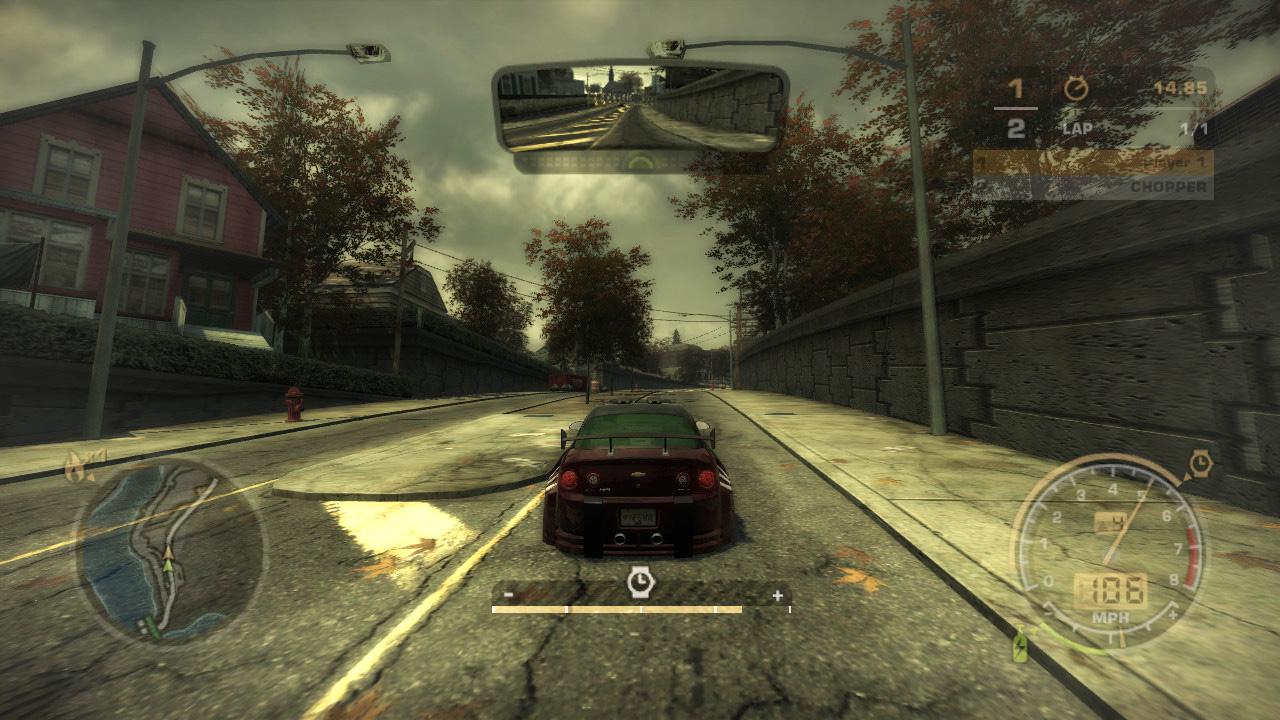Toggle the lap counter showing 1/1
The width and height of the screenshot is (1280, 720).
(x=1191, y=128)
